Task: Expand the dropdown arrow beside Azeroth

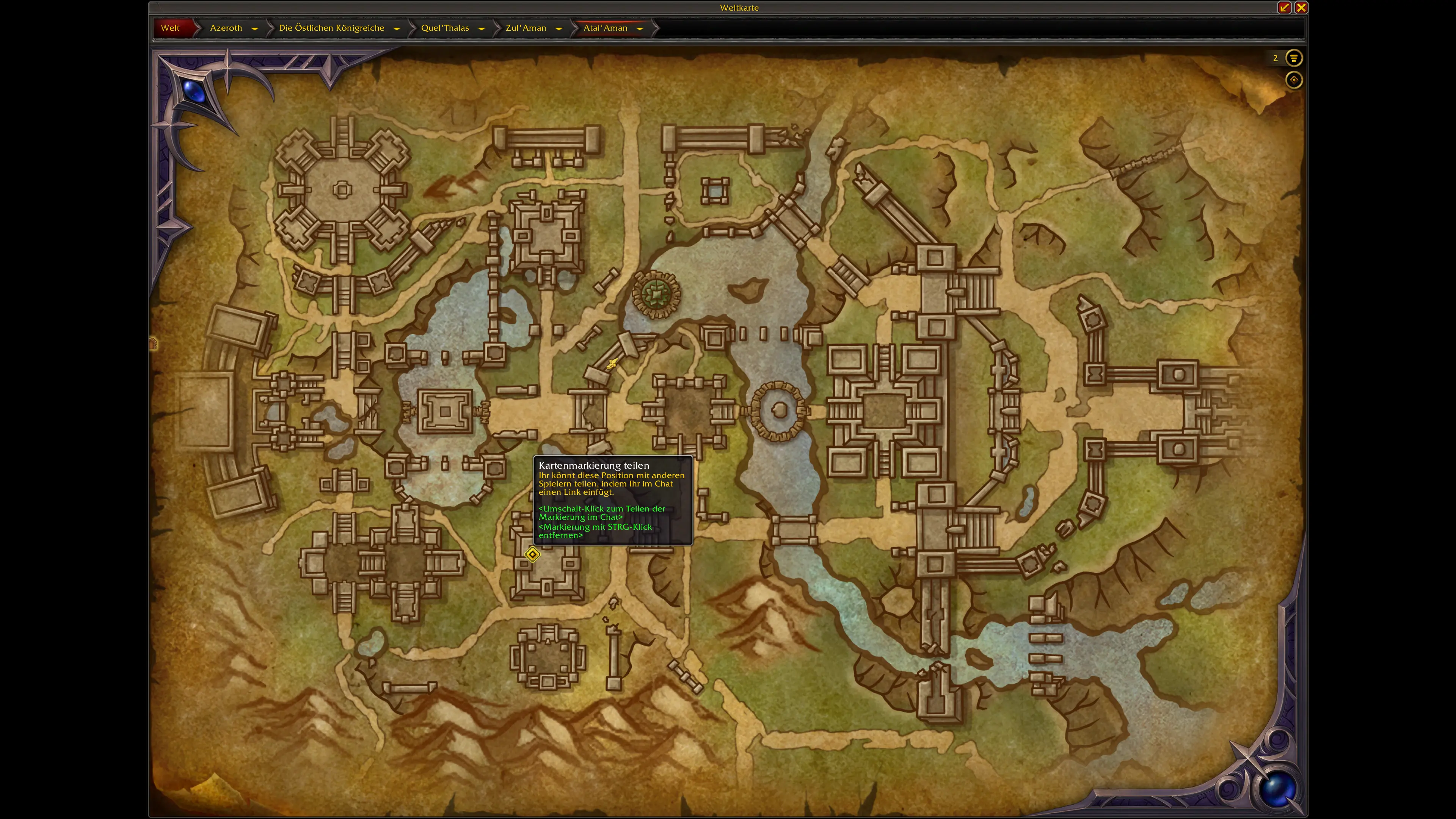Action: (x=254, y=28)
